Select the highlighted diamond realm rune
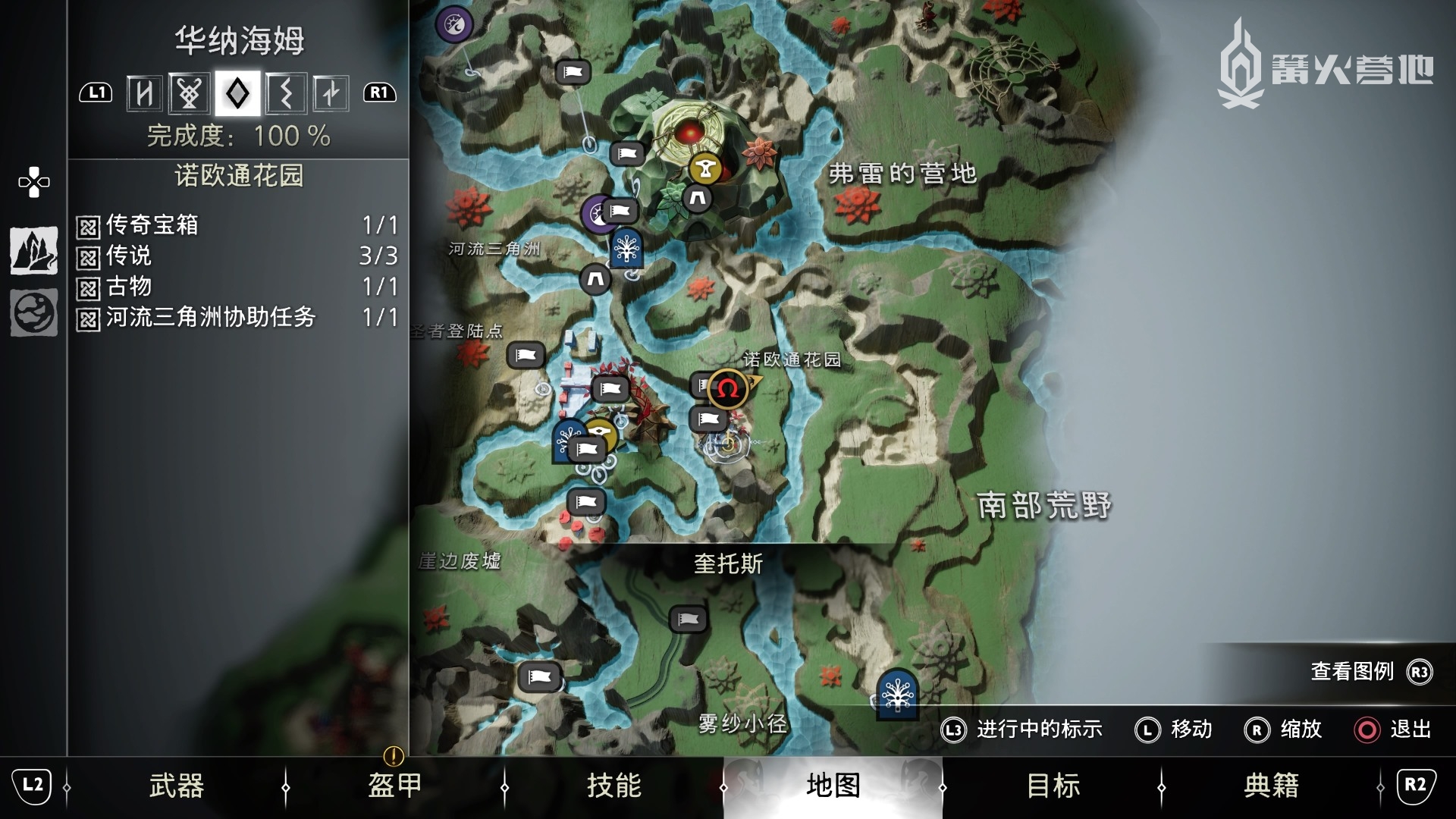 point(237,93)
